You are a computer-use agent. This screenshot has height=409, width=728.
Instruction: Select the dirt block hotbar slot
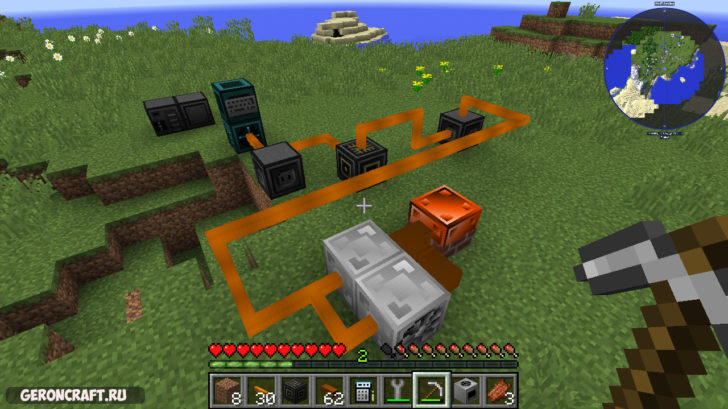click(x=228, y=390)
